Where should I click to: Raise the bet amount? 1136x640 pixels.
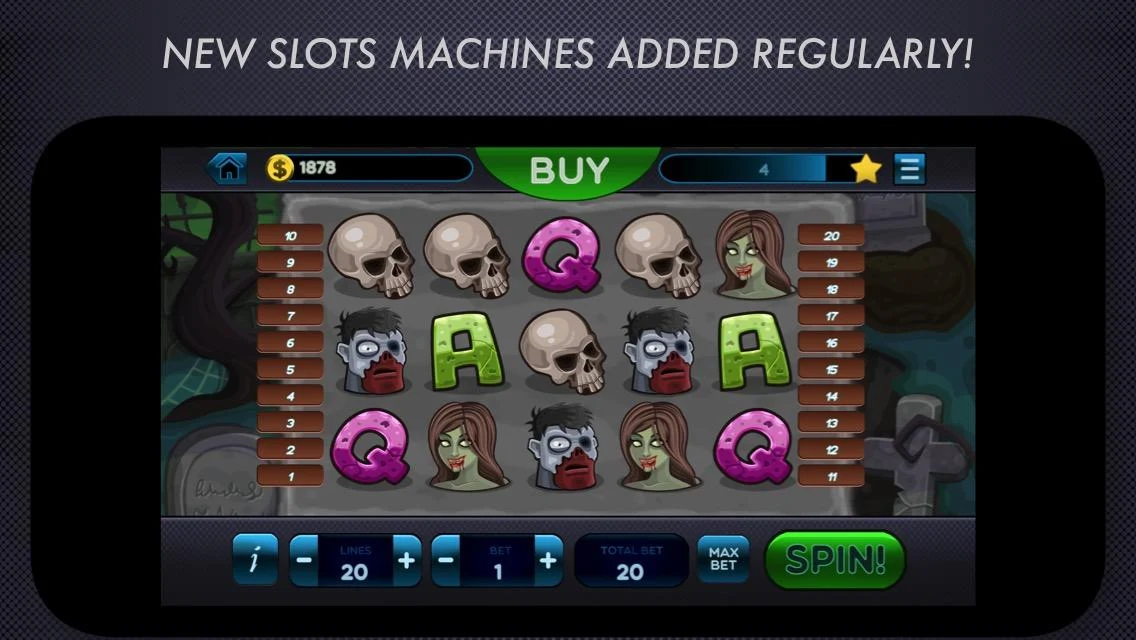click(548, 560)
